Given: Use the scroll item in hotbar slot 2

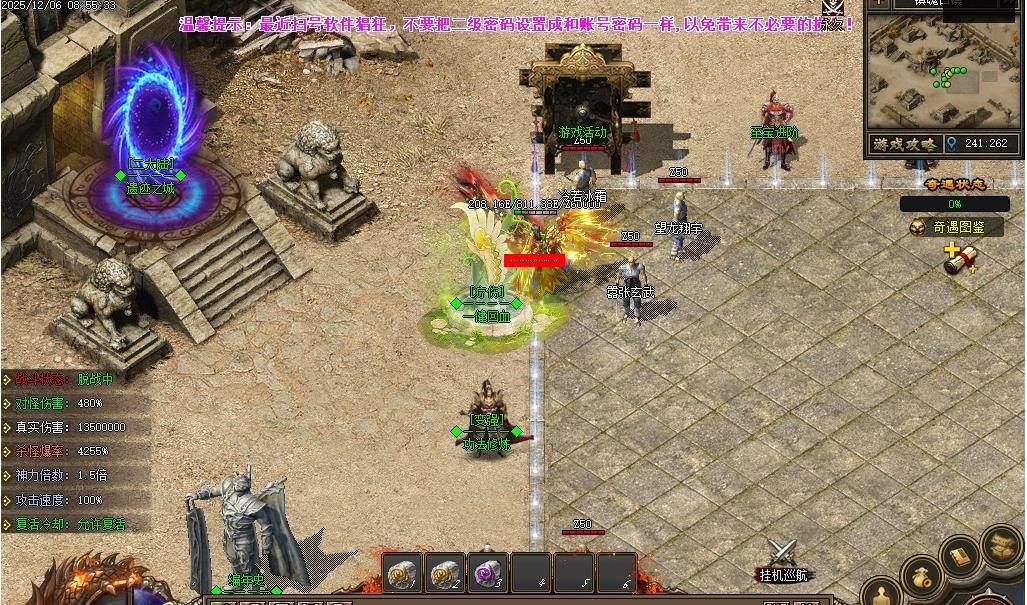Looking at the screenshot, I should (x=445, y=573).
